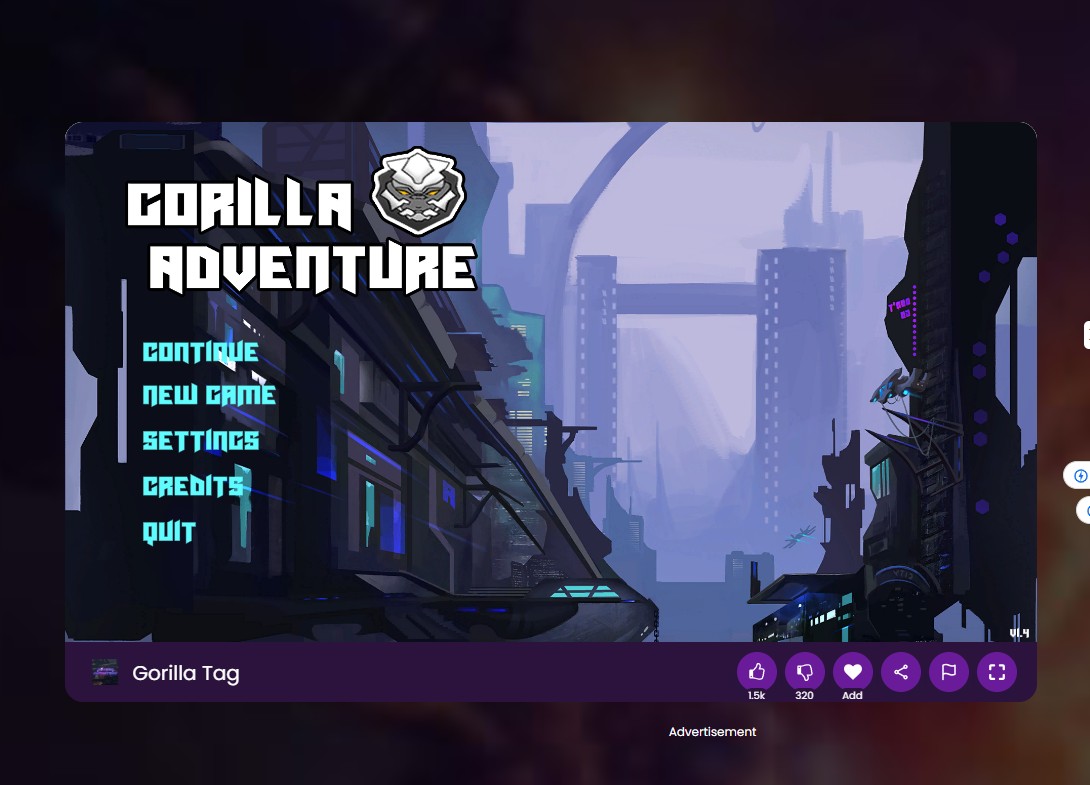Open the share options
This screenshot has width=1090, height=785.
pos(901,672)
